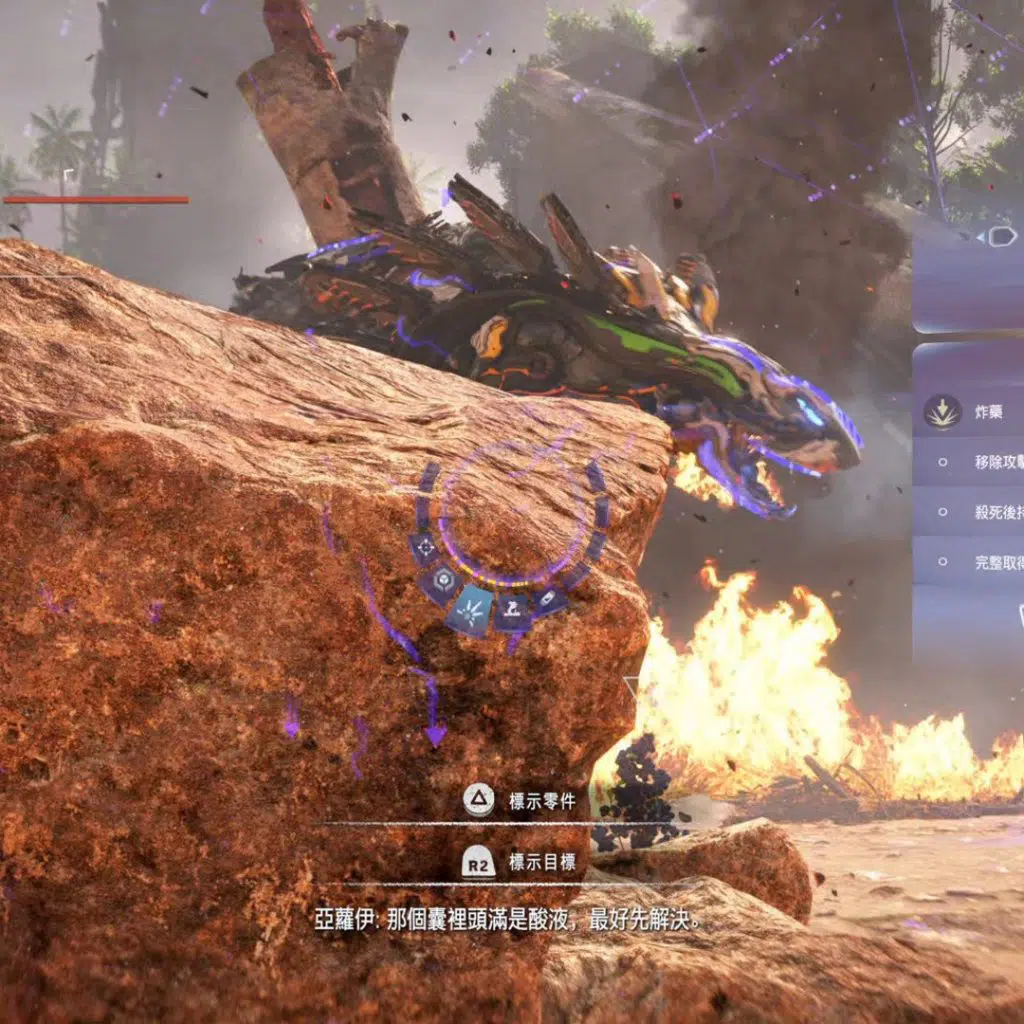This screenshot has height=1024, width=1024.
Task: Select the canister component icon
Action: (549, 599)
